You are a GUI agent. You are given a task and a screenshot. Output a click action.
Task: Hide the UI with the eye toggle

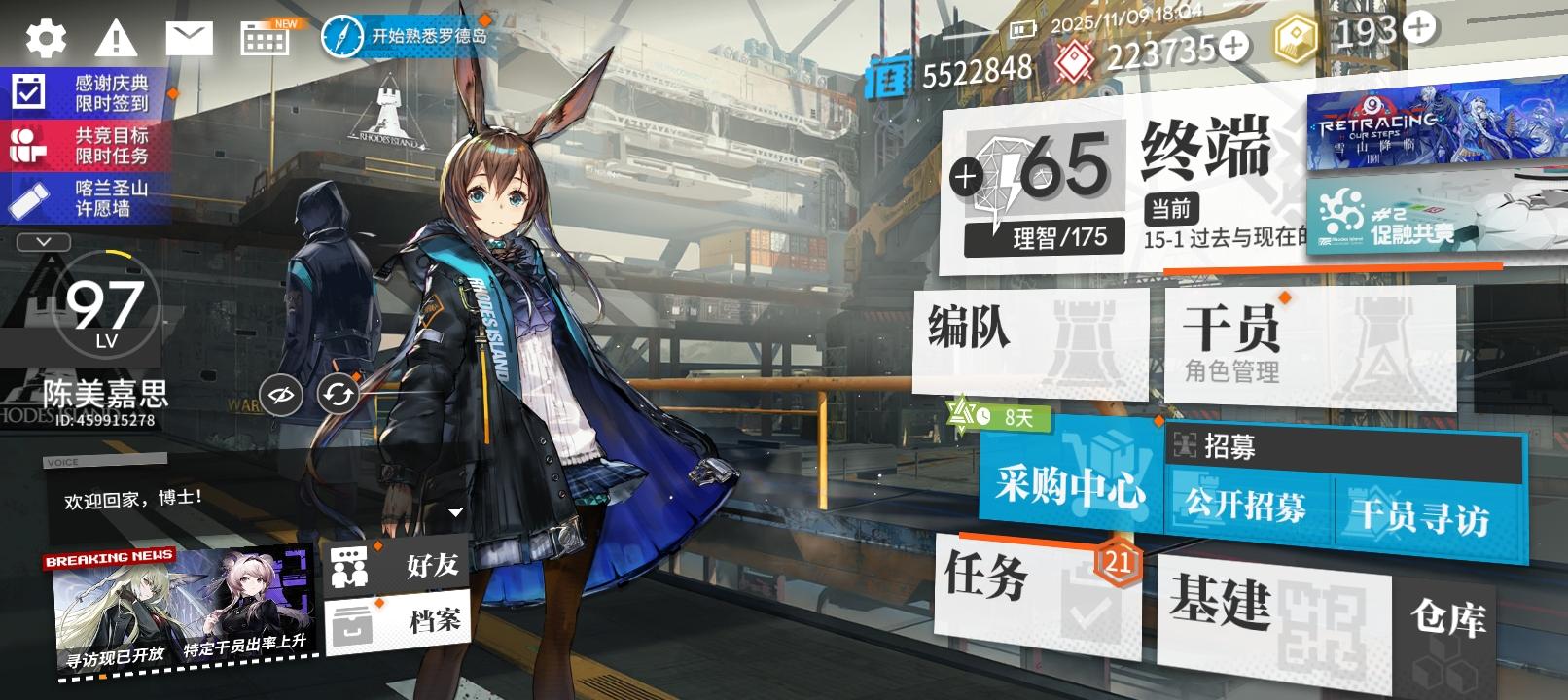coord(280,394)
